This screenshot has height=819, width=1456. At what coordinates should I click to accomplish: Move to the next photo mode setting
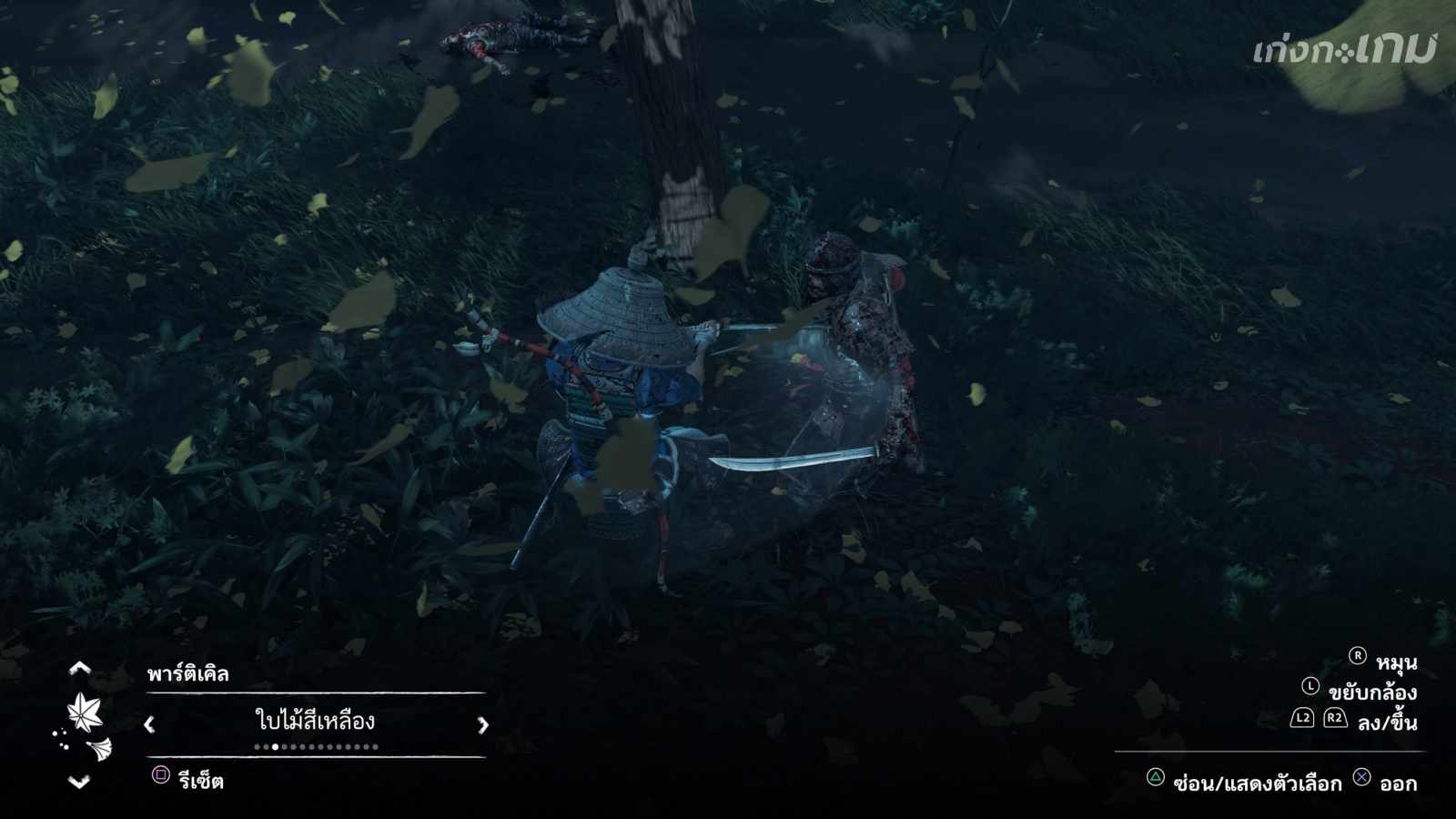pyautogui.click(x=80, y=782)
